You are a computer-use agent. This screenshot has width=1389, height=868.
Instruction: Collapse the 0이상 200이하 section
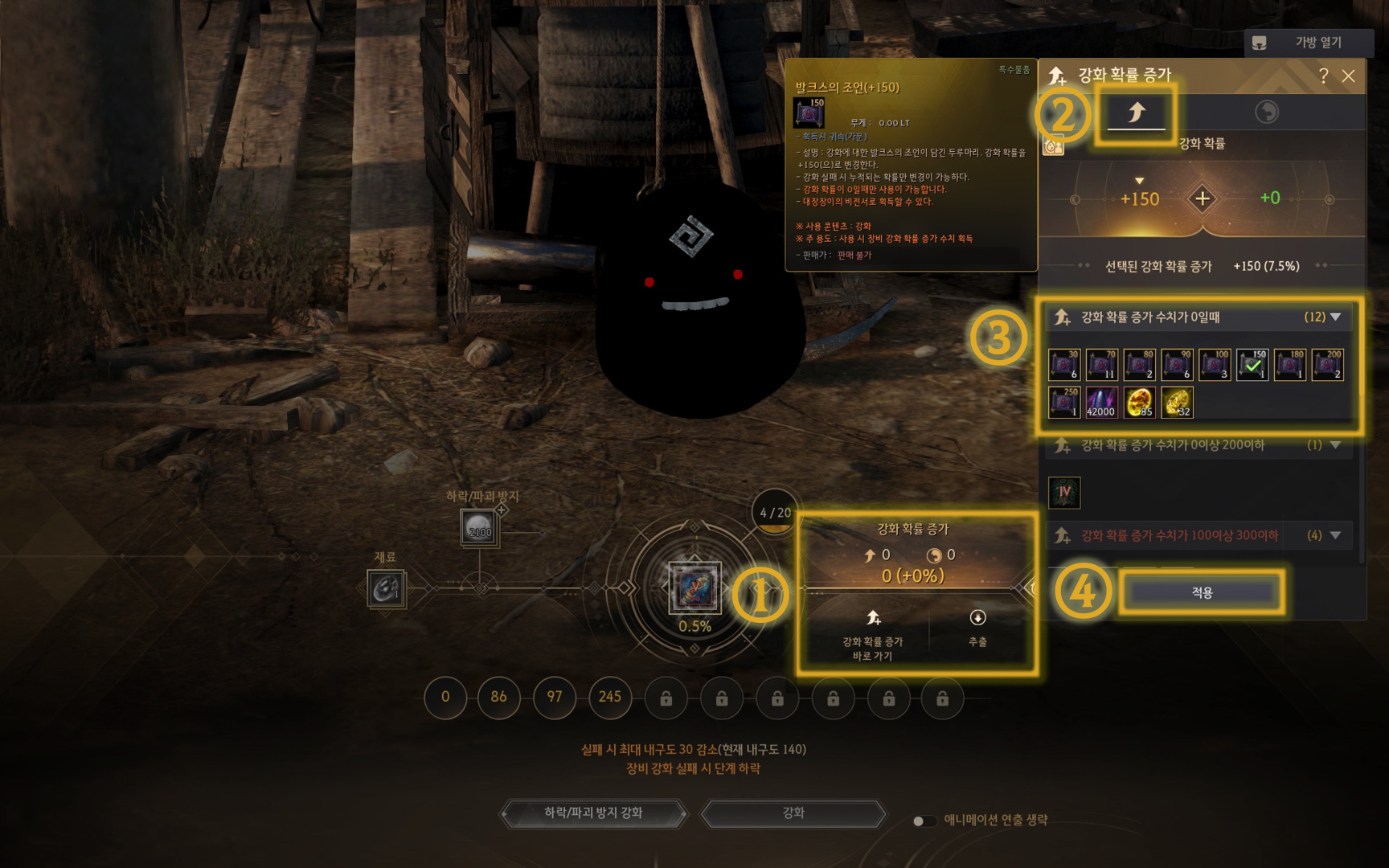tap(1335, 445)
